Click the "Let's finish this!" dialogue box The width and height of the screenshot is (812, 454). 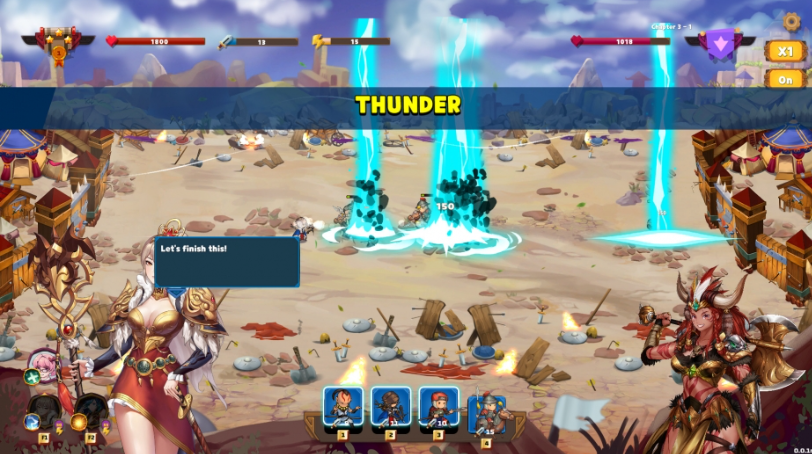[x=226, y=262]
